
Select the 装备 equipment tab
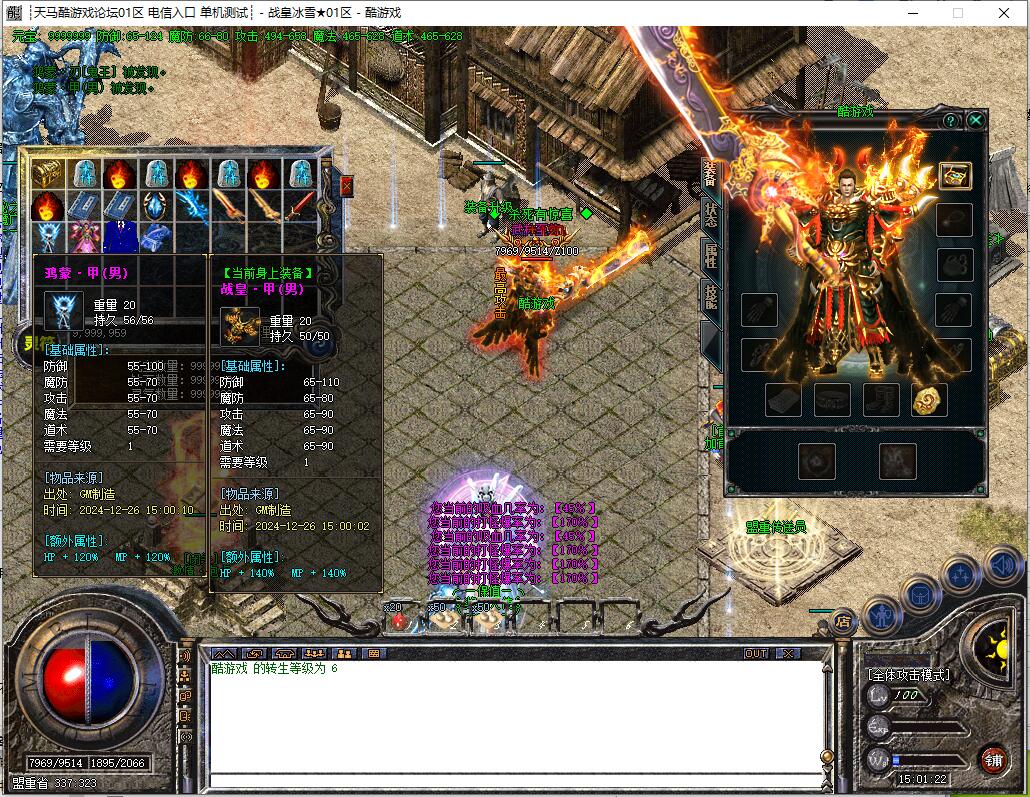710,173
